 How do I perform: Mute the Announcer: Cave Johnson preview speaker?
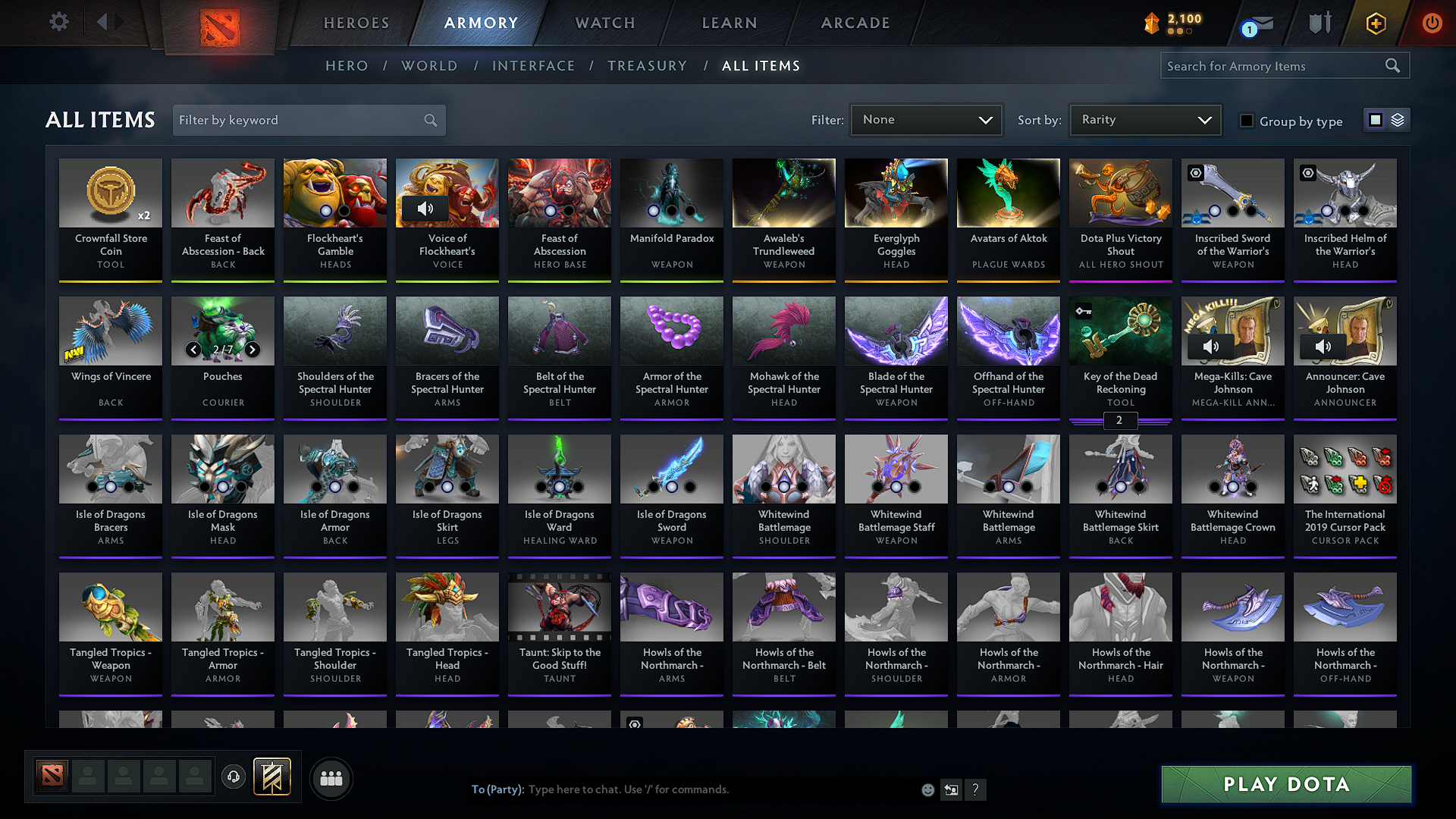[1324, 347]
